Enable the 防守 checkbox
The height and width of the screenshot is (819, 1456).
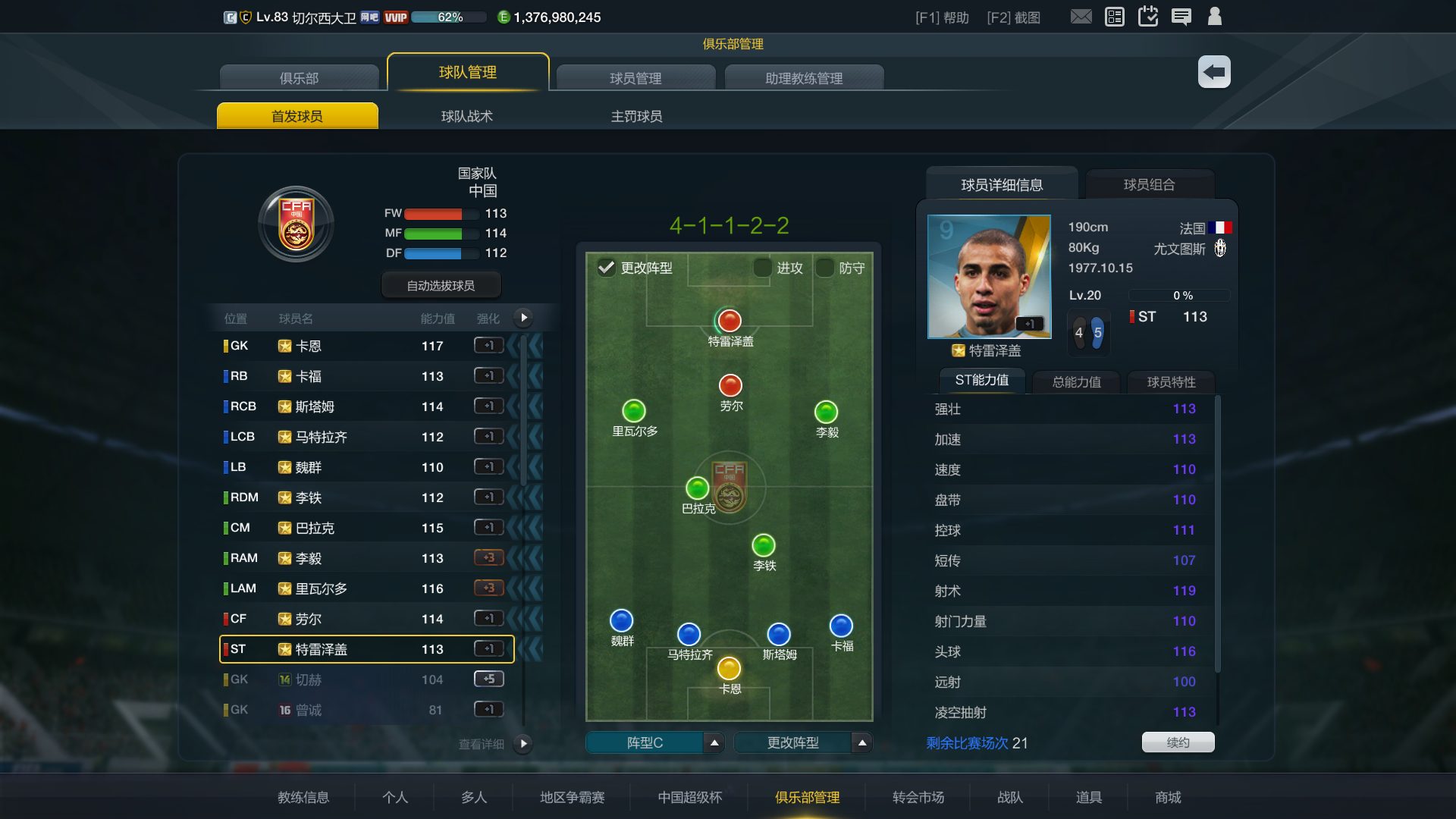[824, 268]
